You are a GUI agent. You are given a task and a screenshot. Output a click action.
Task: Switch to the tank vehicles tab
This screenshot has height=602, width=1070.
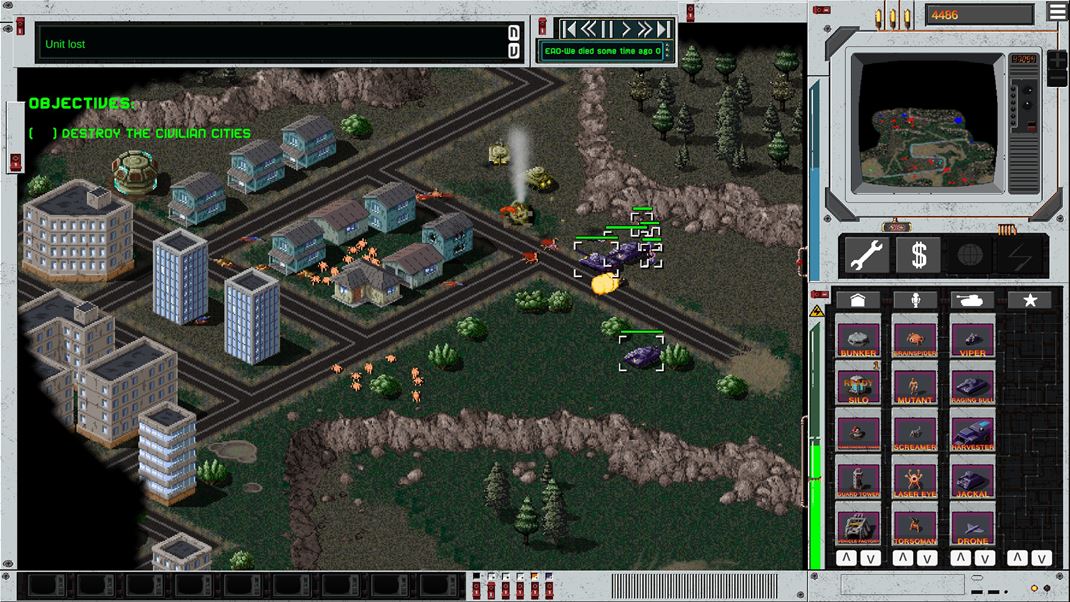tap(971, 300)
